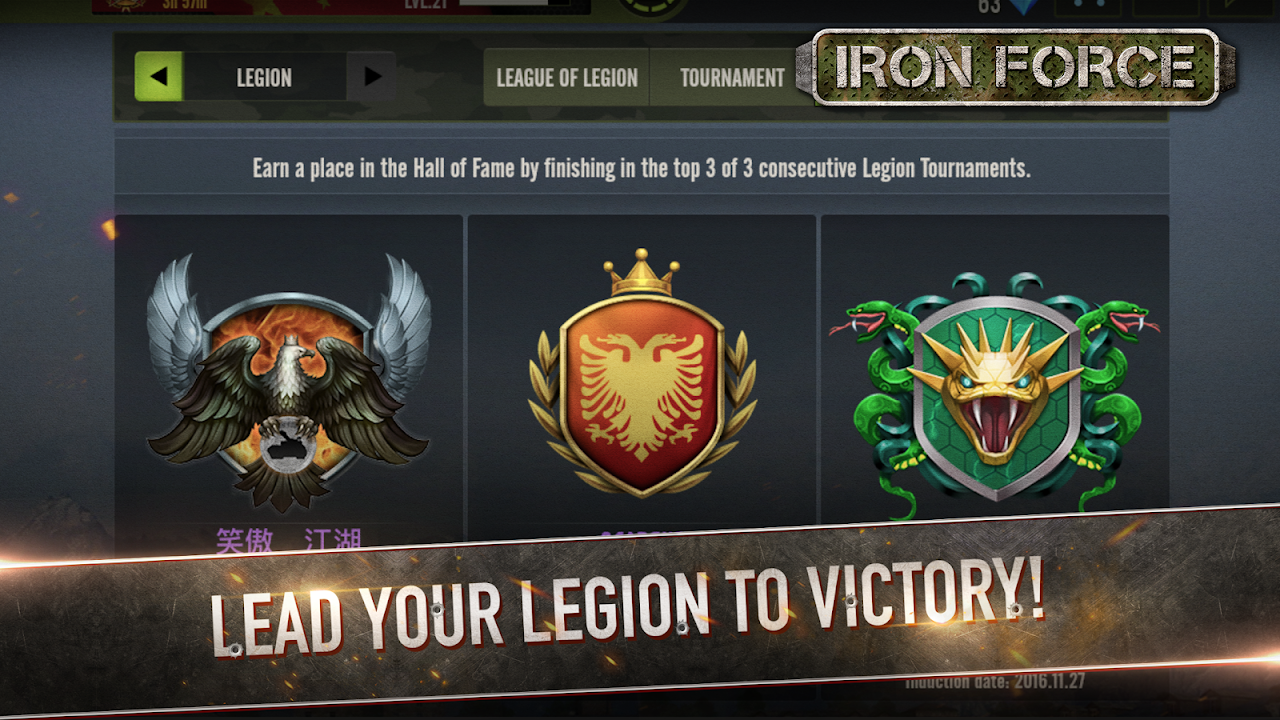Image resolution: width=1280 pixels, height=720 pixels.
Task: Select the 笑傲 江湖 legion name
Action: 290,537
